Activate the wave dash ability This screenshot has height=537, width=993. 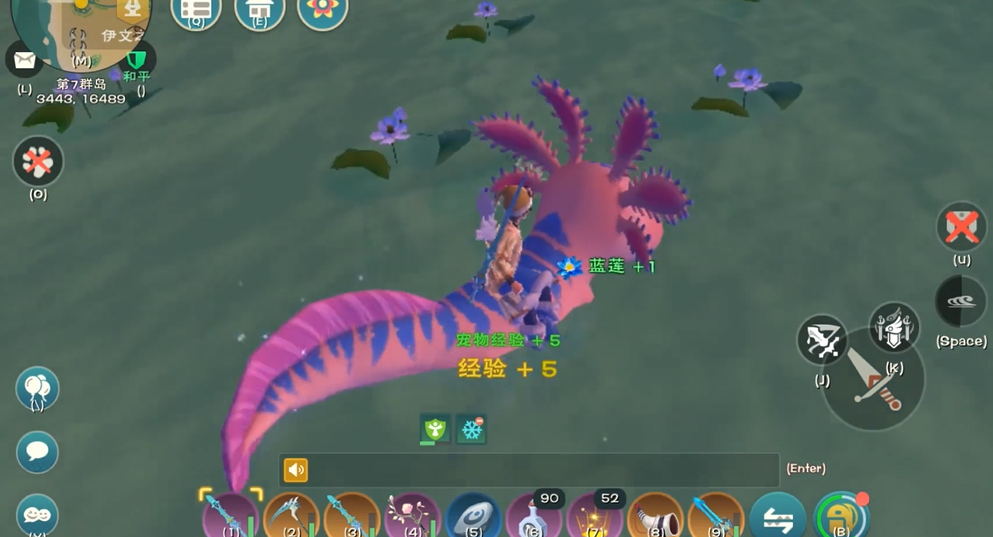[960, 302]
